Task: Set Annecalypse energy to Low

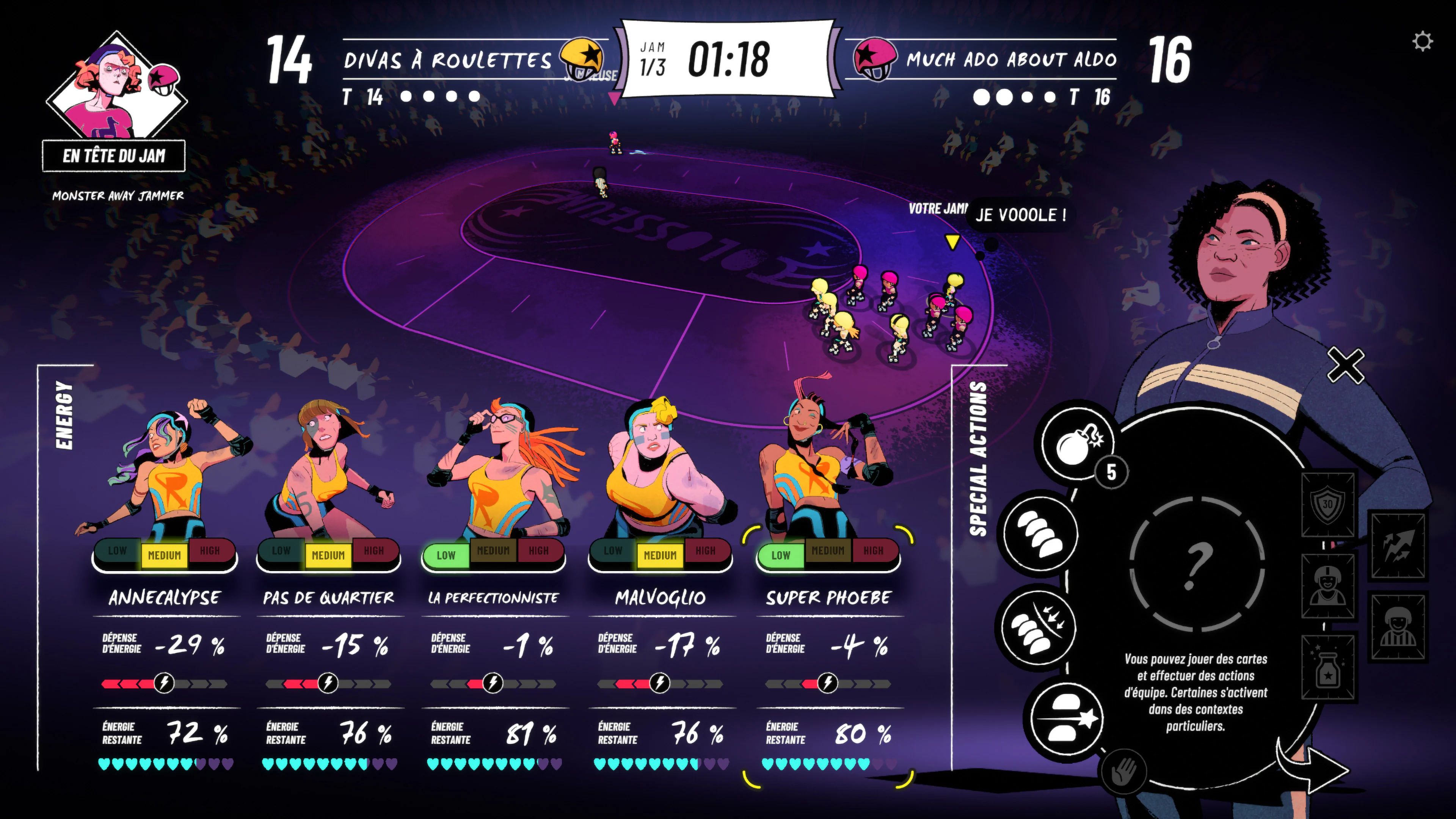Action: click(x=118, y=551)
